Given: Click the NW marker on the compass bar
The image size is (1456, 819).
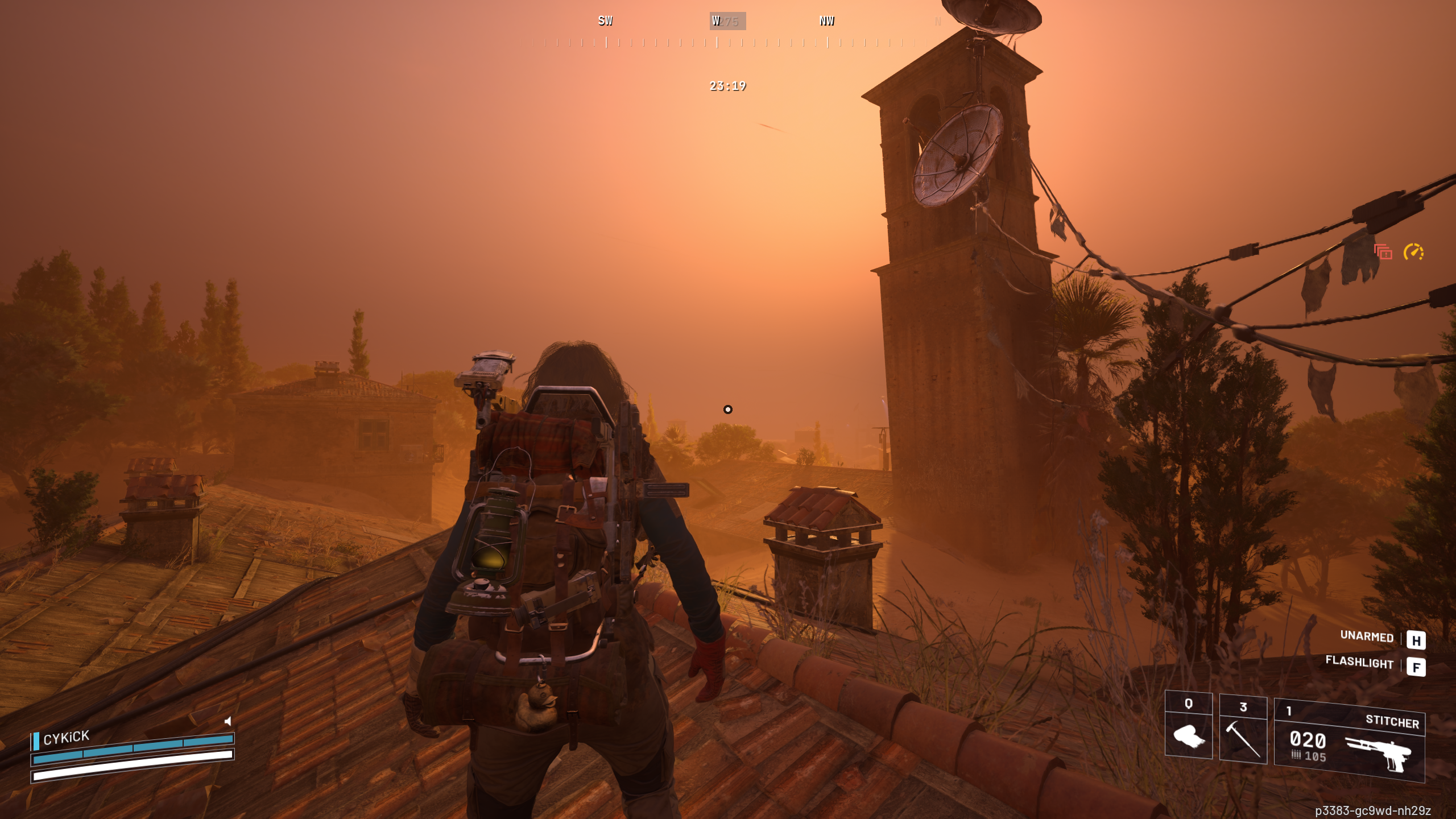Looking at the screenshot, I should (x=827, y=21).
